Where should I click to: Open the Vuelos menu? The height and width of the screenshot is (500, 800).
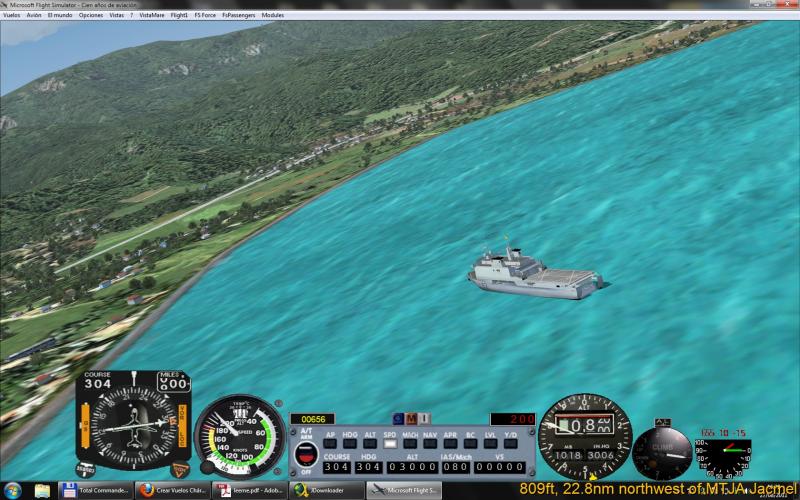pyautogui.click(x=11, y=16)
